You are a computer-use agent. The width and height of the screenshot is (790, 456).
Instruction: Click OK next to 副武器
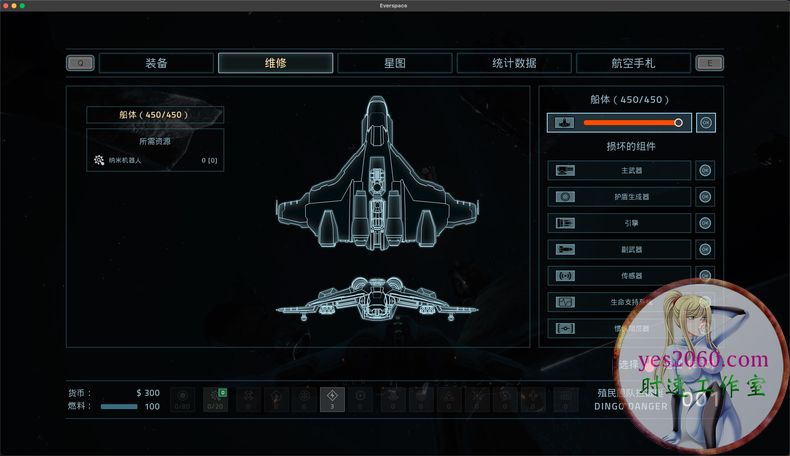click(706, 249)
